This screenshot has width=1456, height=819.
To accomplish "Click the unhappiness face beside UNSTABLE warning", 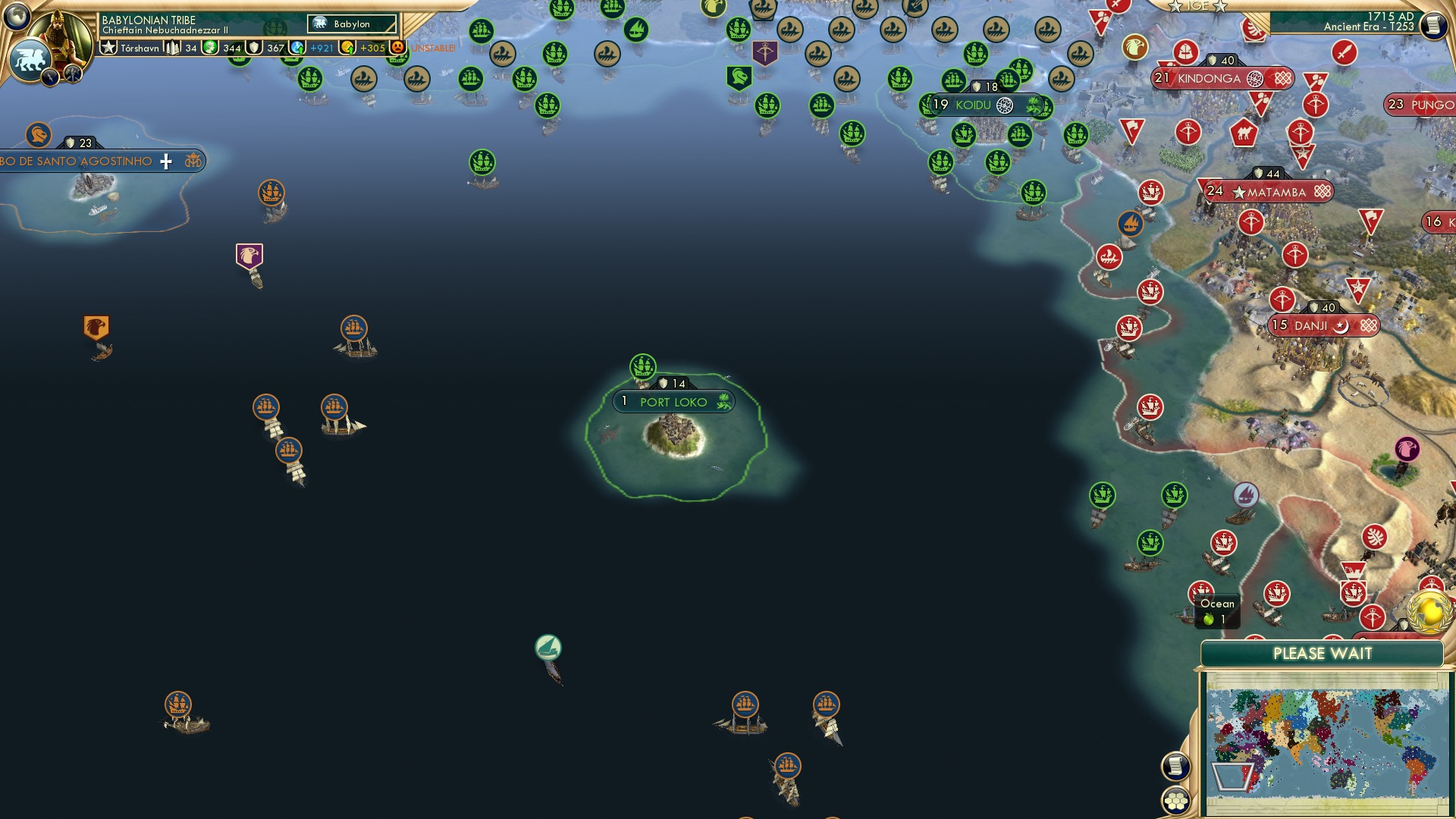I will pos(397,46).
